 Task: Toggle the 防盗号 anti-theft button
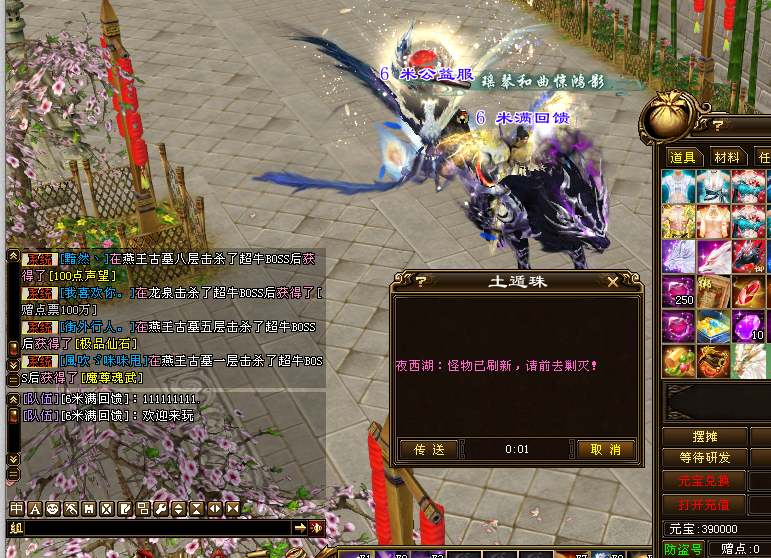click(684, 549)
